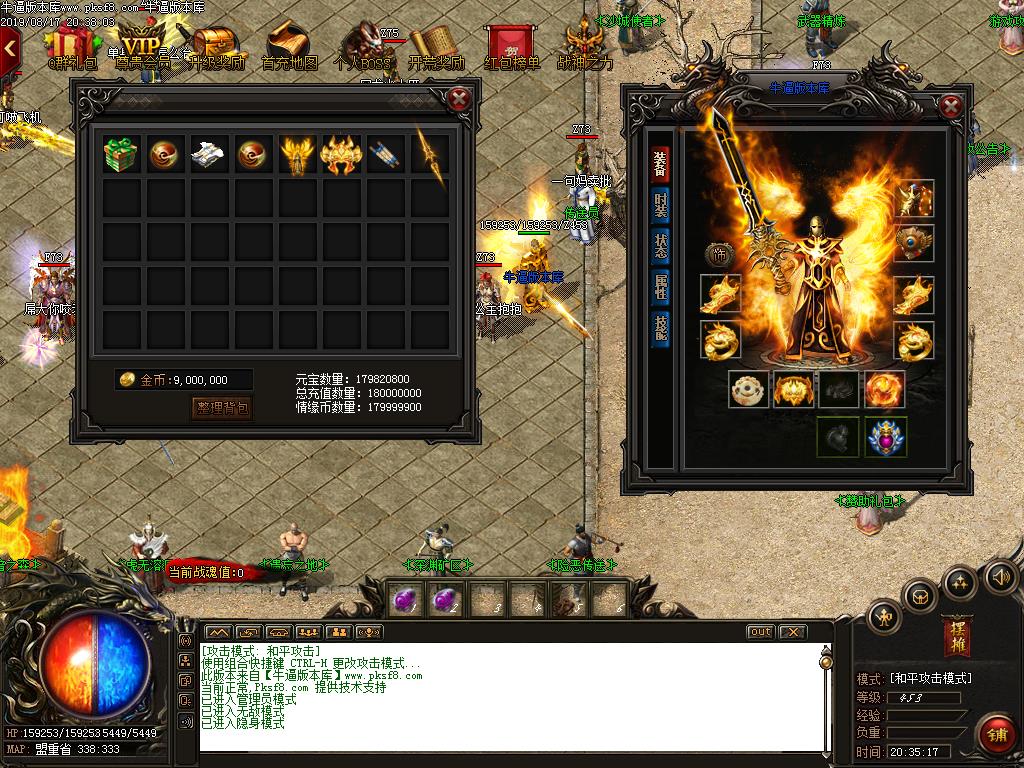This screenshot has width=1024, height=768.
Task: Select the golden helmet item in bag
Action: (340, 155)
